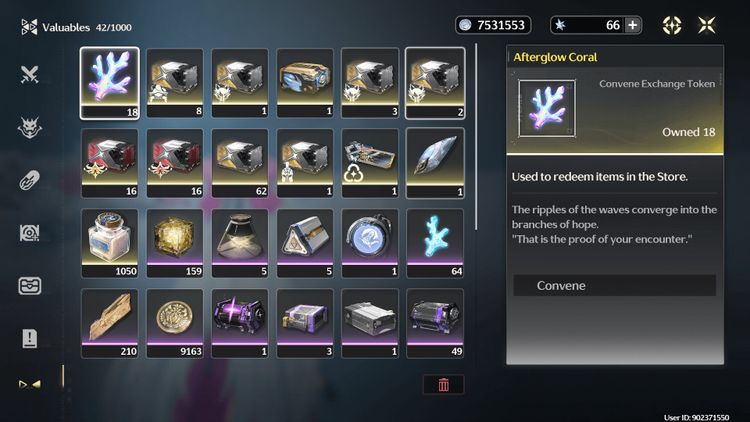The width and height of the screenshot is (750, 422).
Task: Close the inventory with the X button
Action: pos(707,25)
